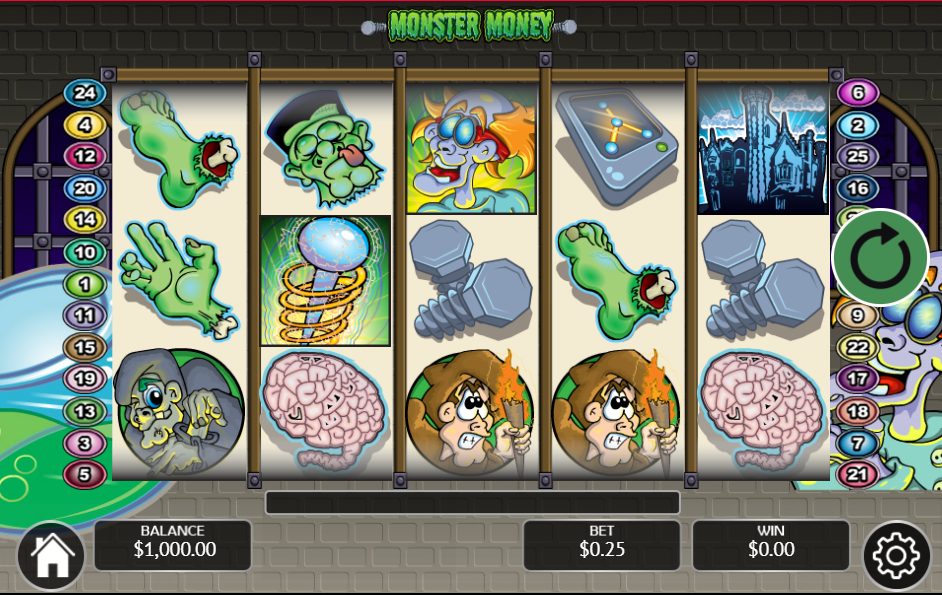Choose payline number 10
Screen dimensions: 942x595
point(85,252)
